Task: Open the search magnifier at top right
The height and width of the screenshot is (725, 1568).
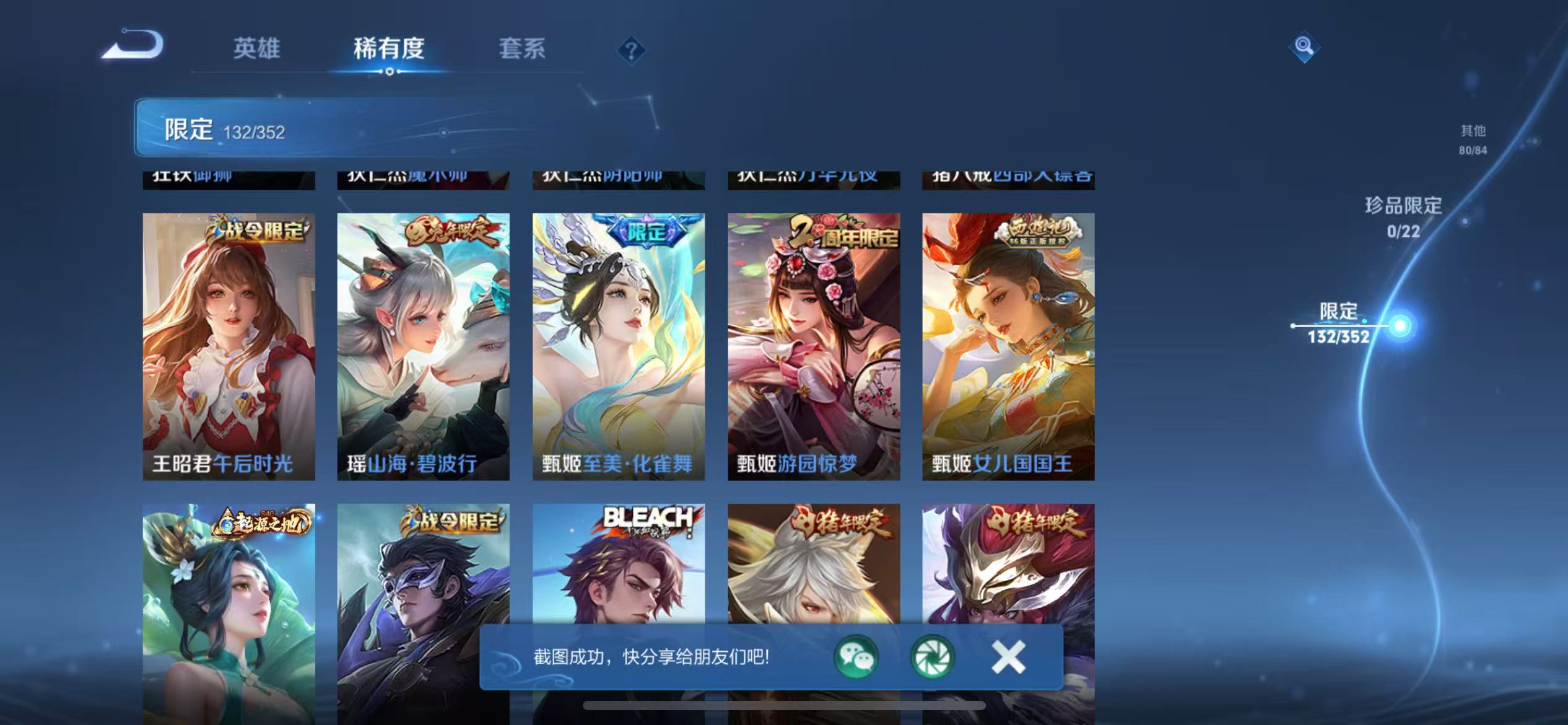Action: [1303, 46]
